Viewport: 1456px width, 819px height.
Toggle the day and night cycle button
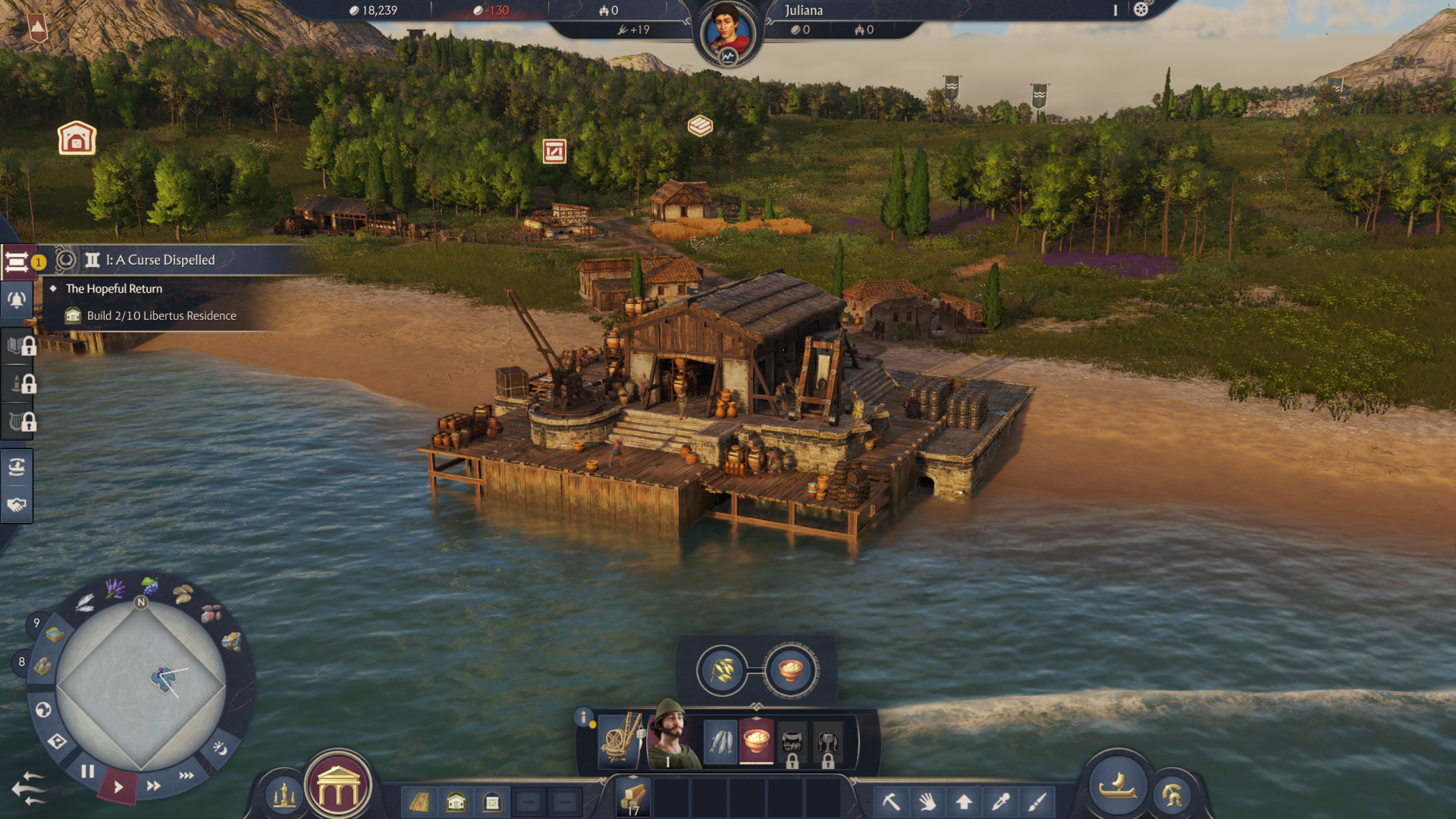[220, 748]
